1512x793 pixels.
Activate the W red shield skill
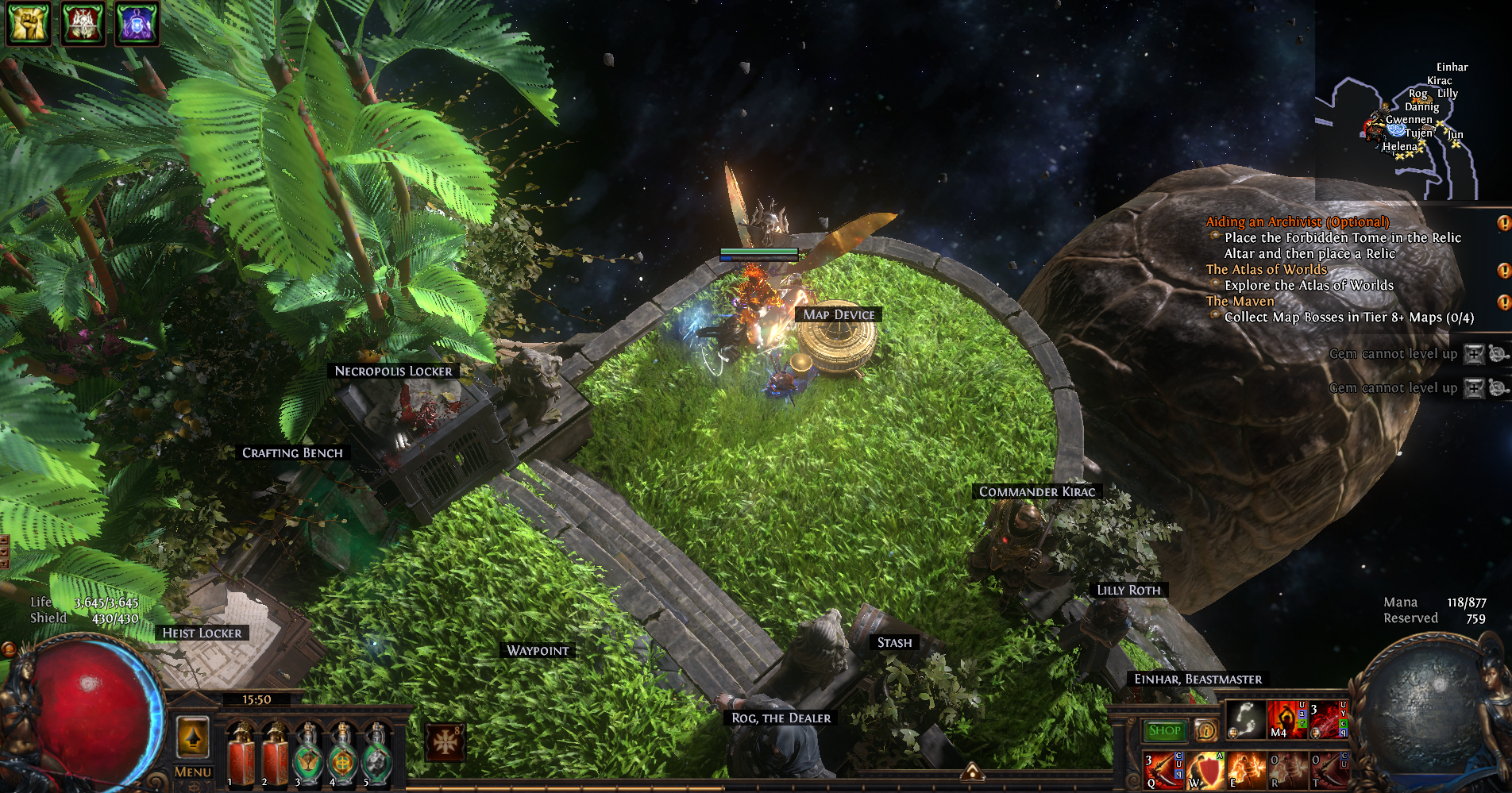1205,770
